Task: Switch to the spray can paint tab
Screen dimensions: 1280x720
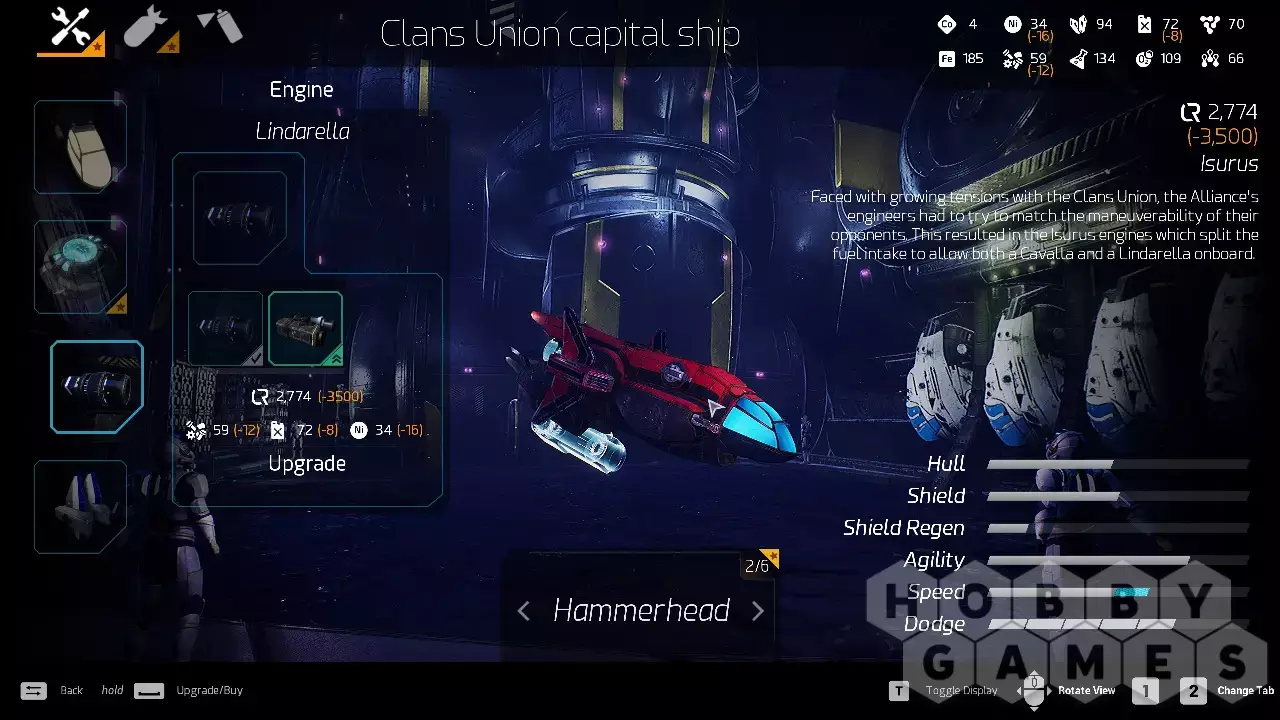Action: coord(220,26)
